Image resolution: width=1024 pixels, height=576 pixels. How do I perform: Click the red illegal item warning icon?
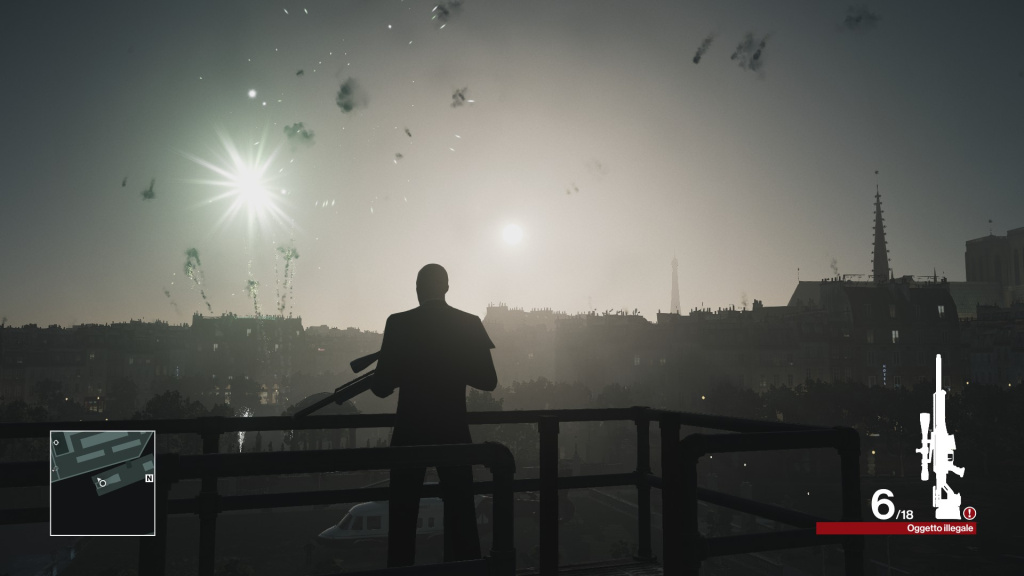(x=969, y=513)
